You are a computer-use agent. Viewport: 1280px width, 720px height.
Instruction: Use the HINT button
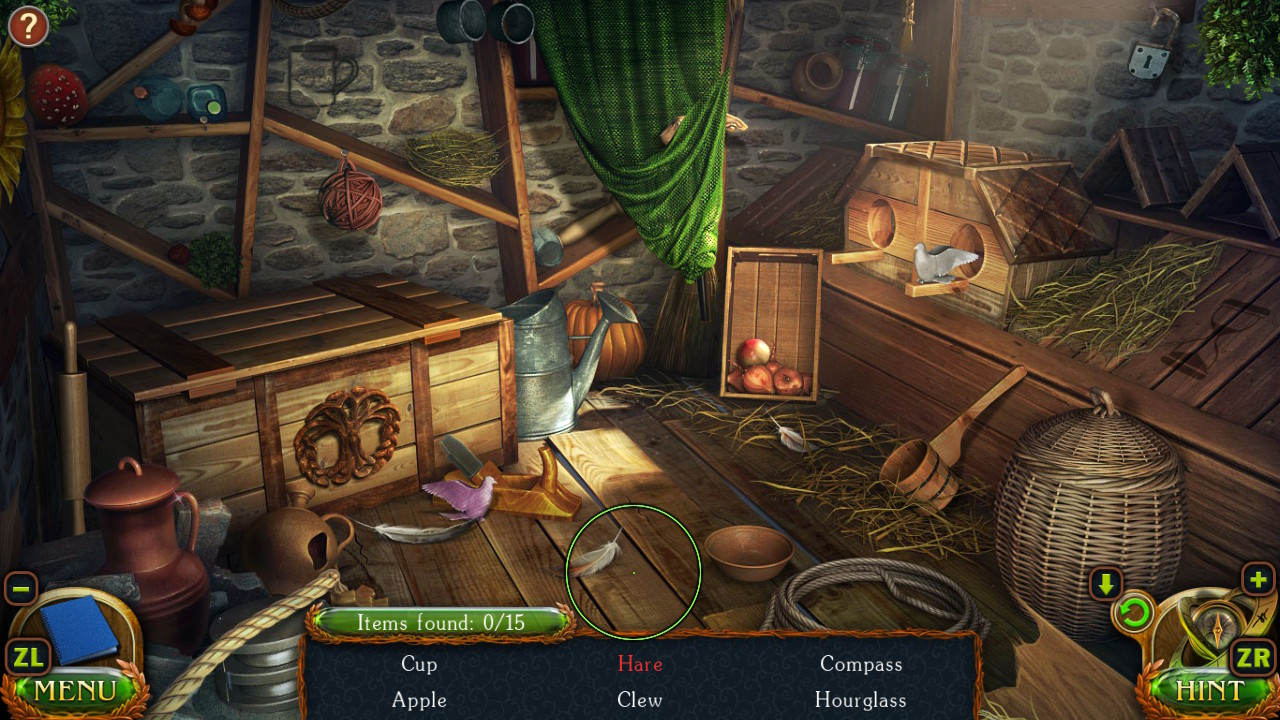(1211, 691)
